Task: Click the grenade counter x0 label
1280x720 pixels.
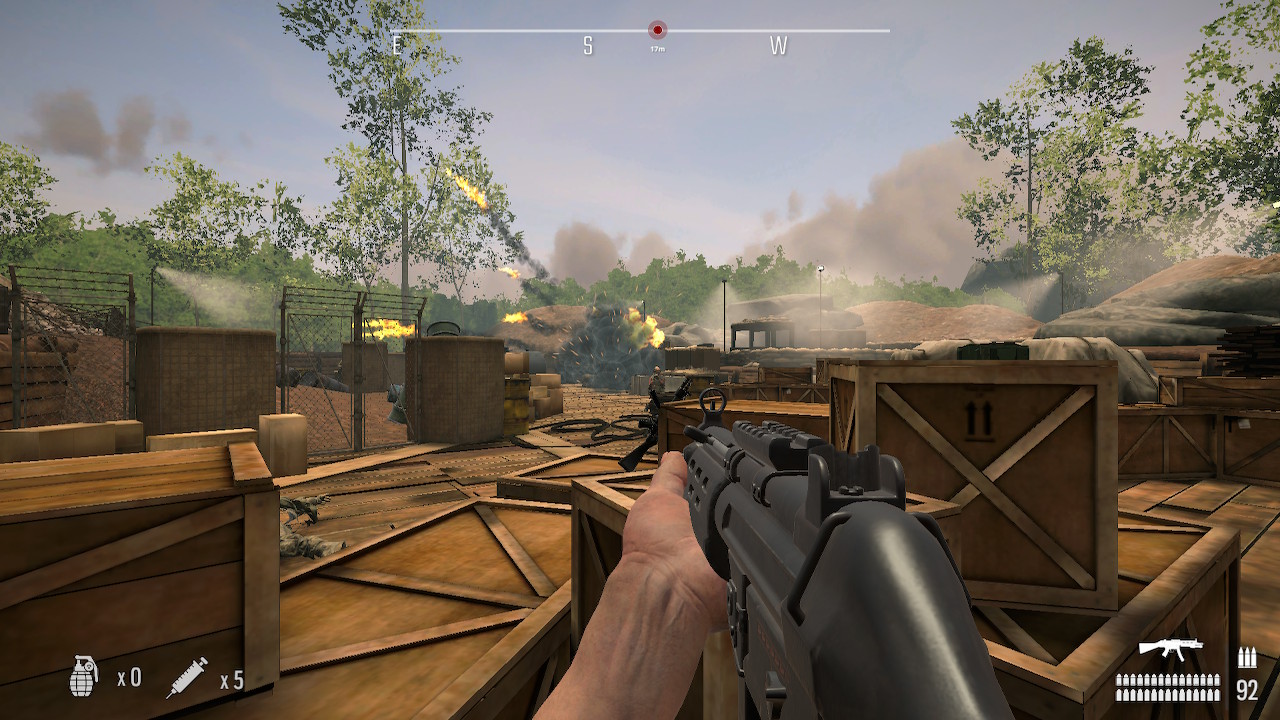Action: 131,677
